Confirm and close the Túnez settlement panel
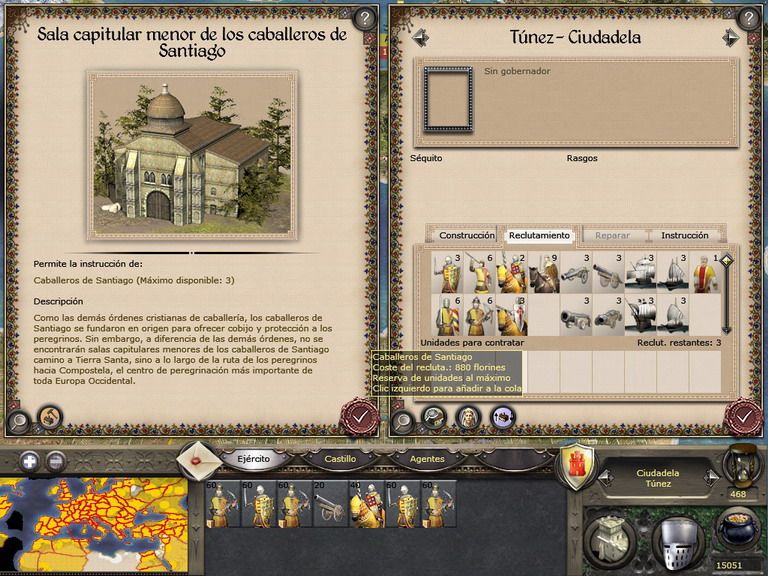The height and width of the screenshot is (576, 768). coord(743,416)
